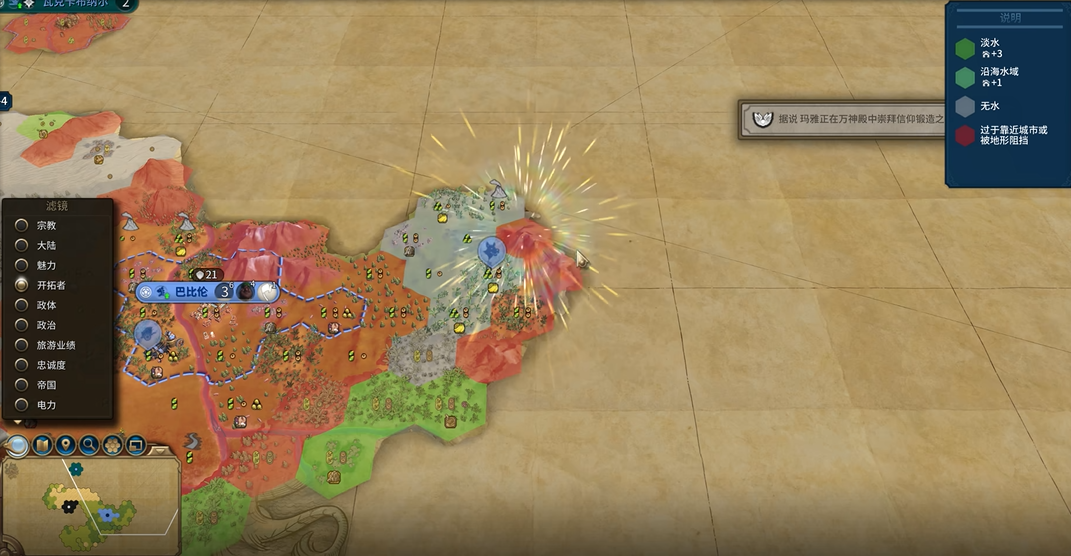Open the map options button
1071x556 pixels.
[x=43, y=444]
